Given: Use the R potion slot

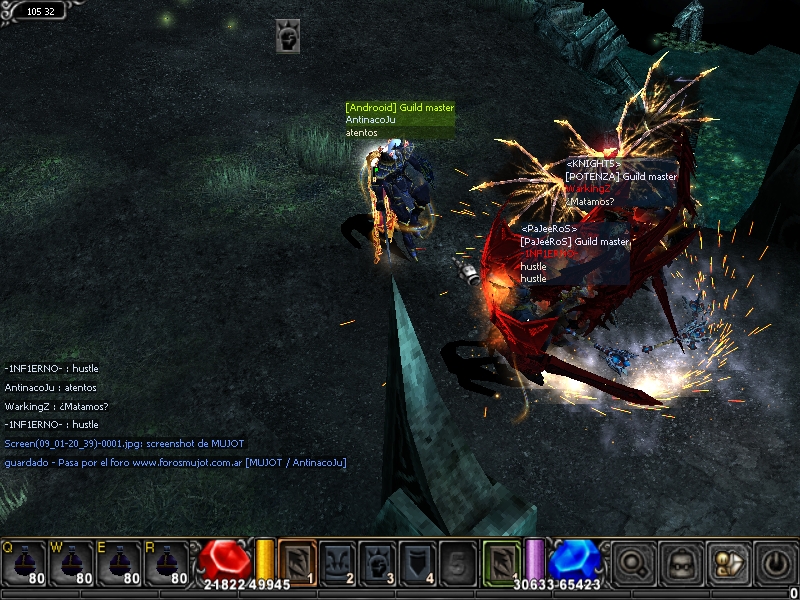Looking at the screenshot, I should click(168, 565).
